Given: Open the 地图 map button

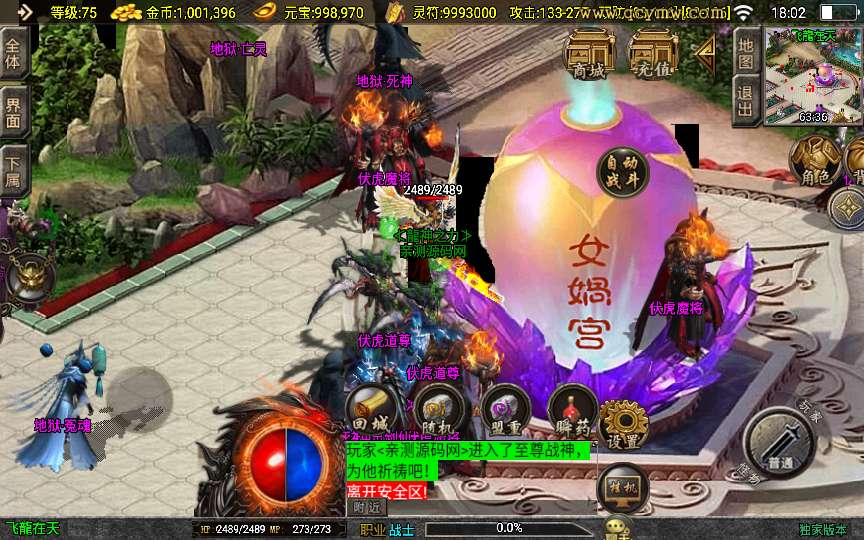Looking at the screenshot, I should coord(745,50).
